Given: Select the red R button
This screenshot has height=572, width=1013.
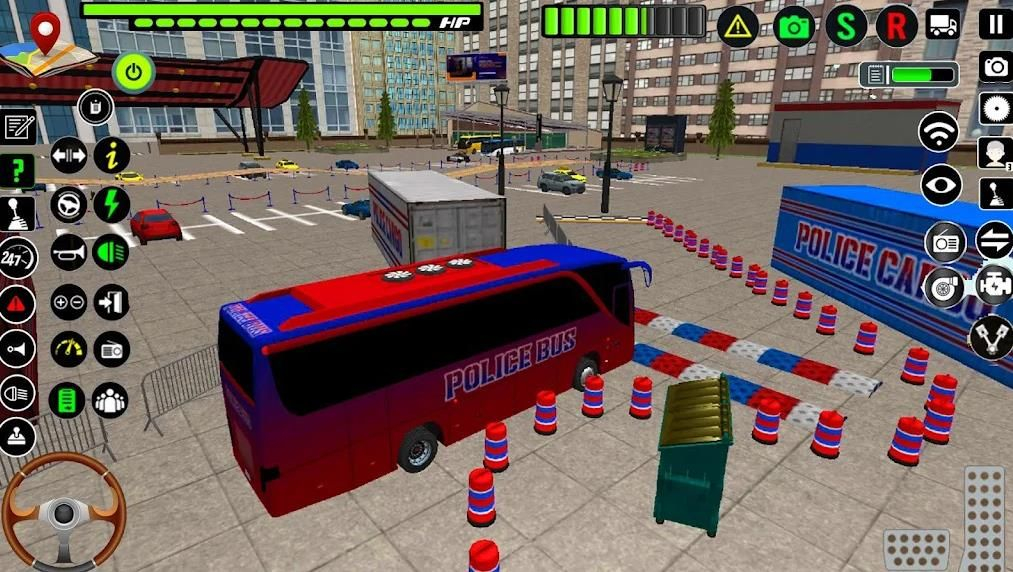Looking at the screenshot, I should point(896,26).
